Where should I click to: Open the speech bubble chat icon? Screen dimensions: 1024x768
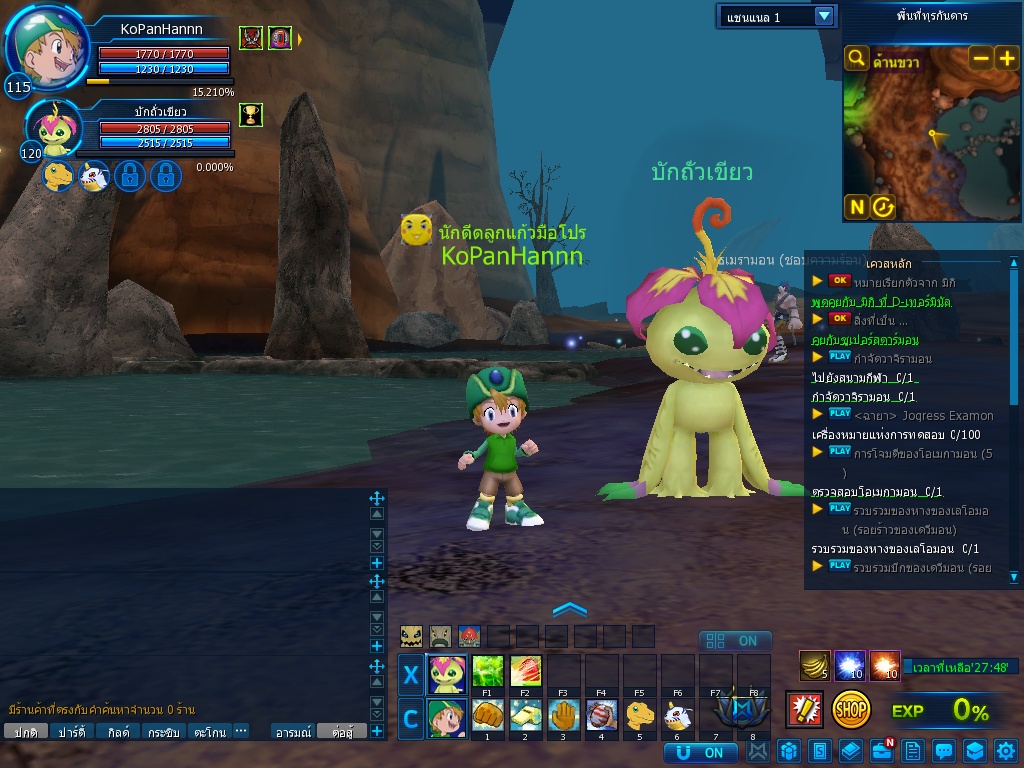click(943, 750)
